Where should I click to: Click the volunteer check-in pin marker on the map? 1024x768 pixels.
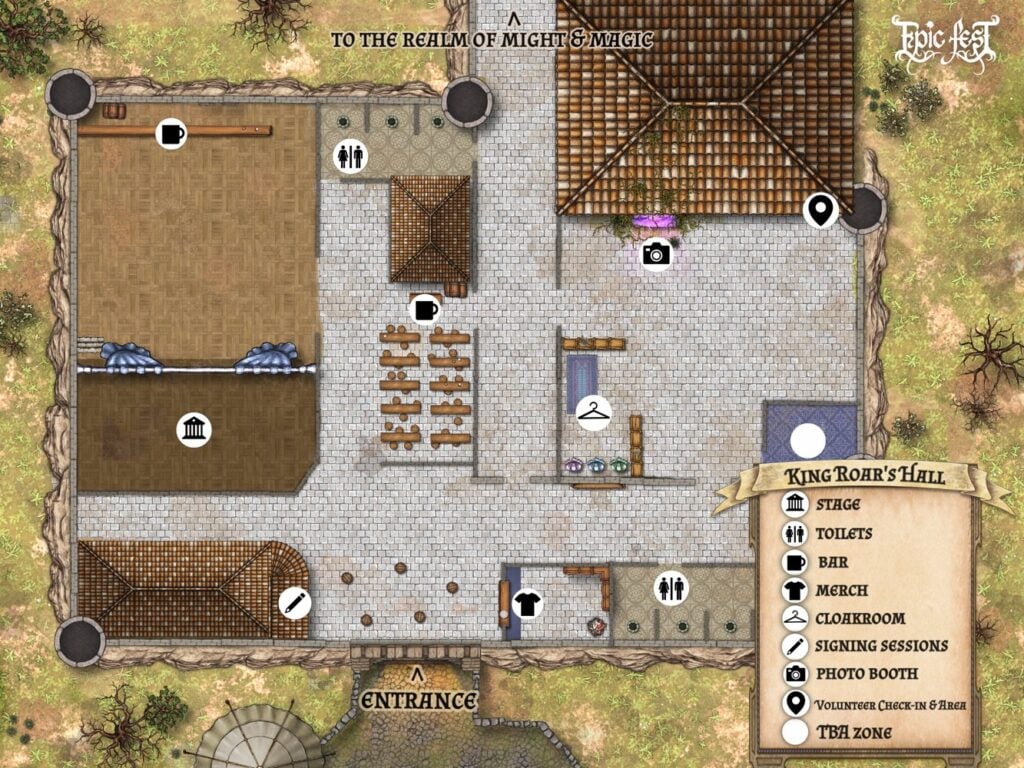click(821, 210)
